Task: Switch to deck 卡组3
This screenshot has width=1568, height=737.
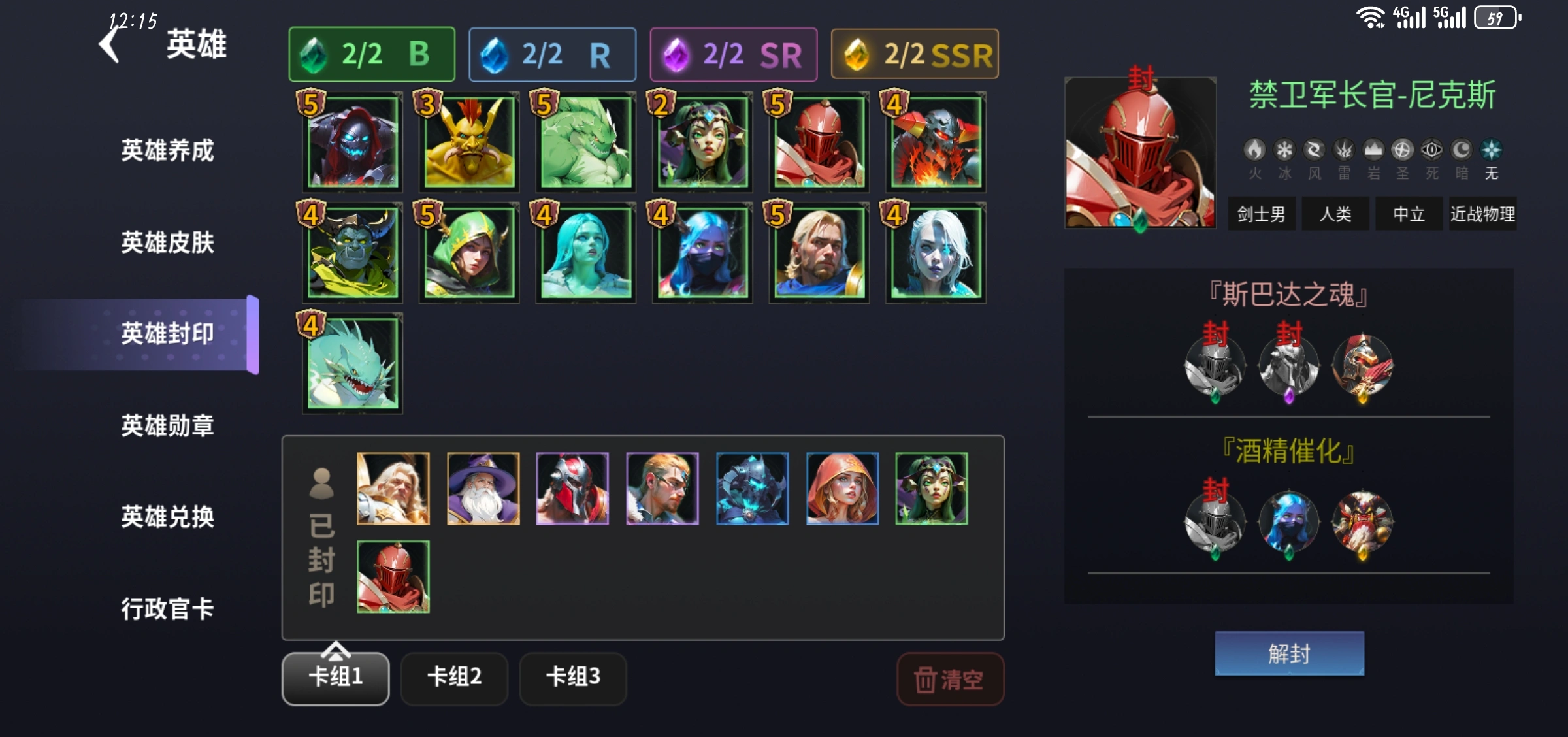Action: [573, 678]
